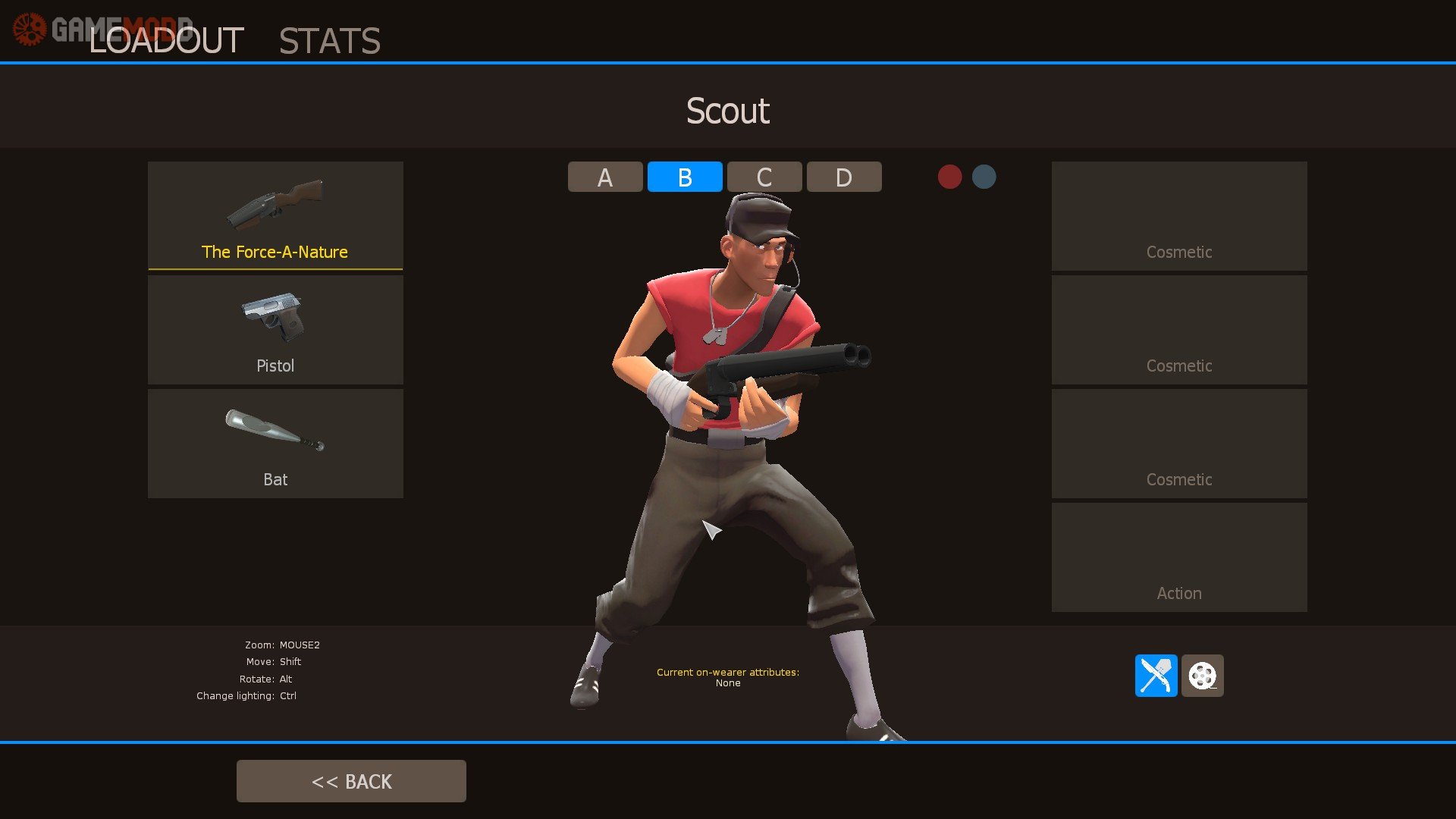Image resolution: width=1456 pixels, height=819 pixels.
Task: Pick the red team color swatch
Action: [x=949, y=177]
